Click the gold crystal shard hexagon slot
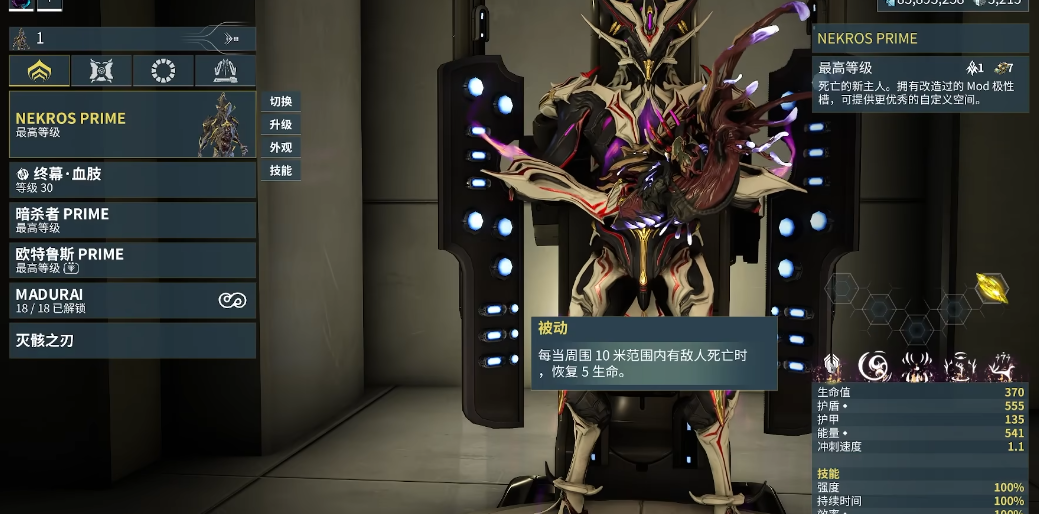This screenshot has width=1039, height=514. (x=991, y=289)
